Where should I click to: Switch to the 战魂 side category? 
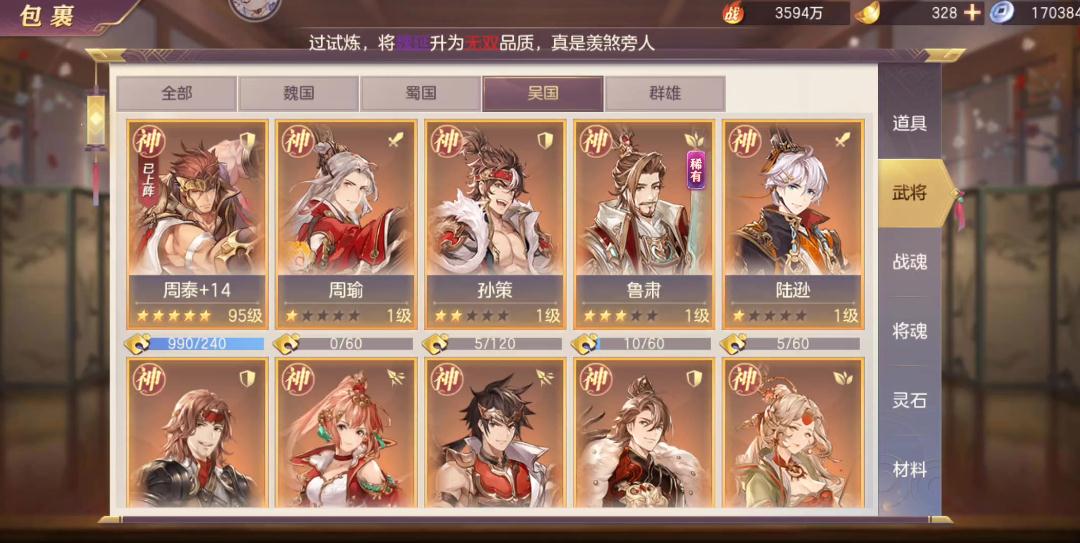909,262
